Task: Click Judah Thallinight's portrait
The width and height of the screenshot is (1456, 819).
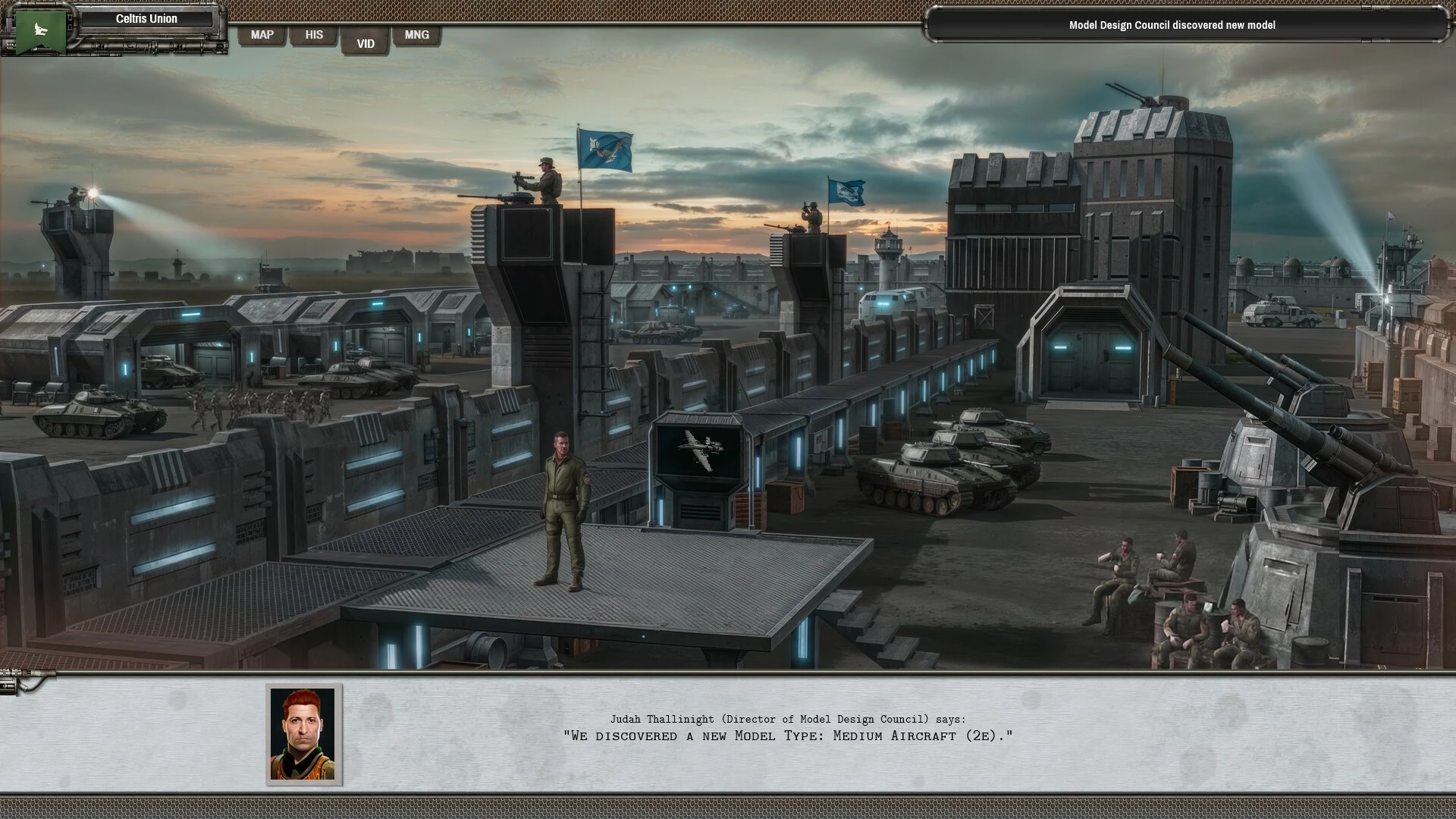Action: [303, 734]
